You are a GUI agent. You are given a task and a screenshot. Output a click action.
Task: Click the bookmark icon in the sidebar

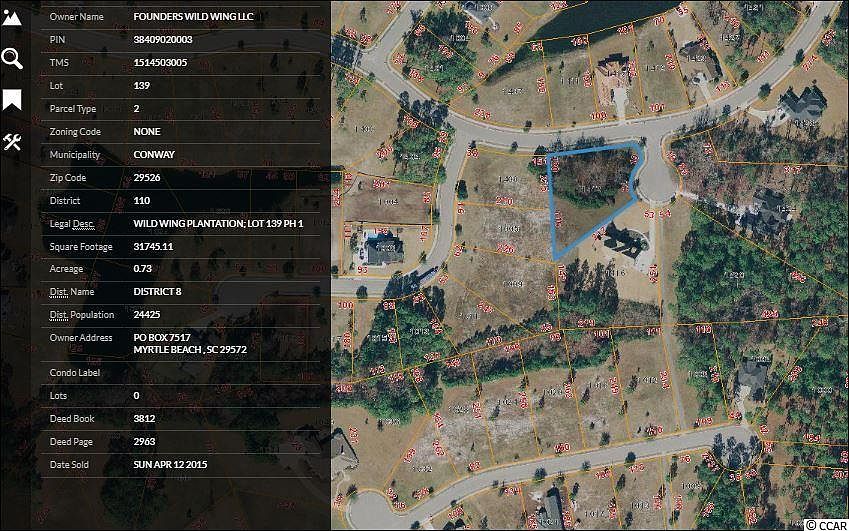(x=12, y=100)
